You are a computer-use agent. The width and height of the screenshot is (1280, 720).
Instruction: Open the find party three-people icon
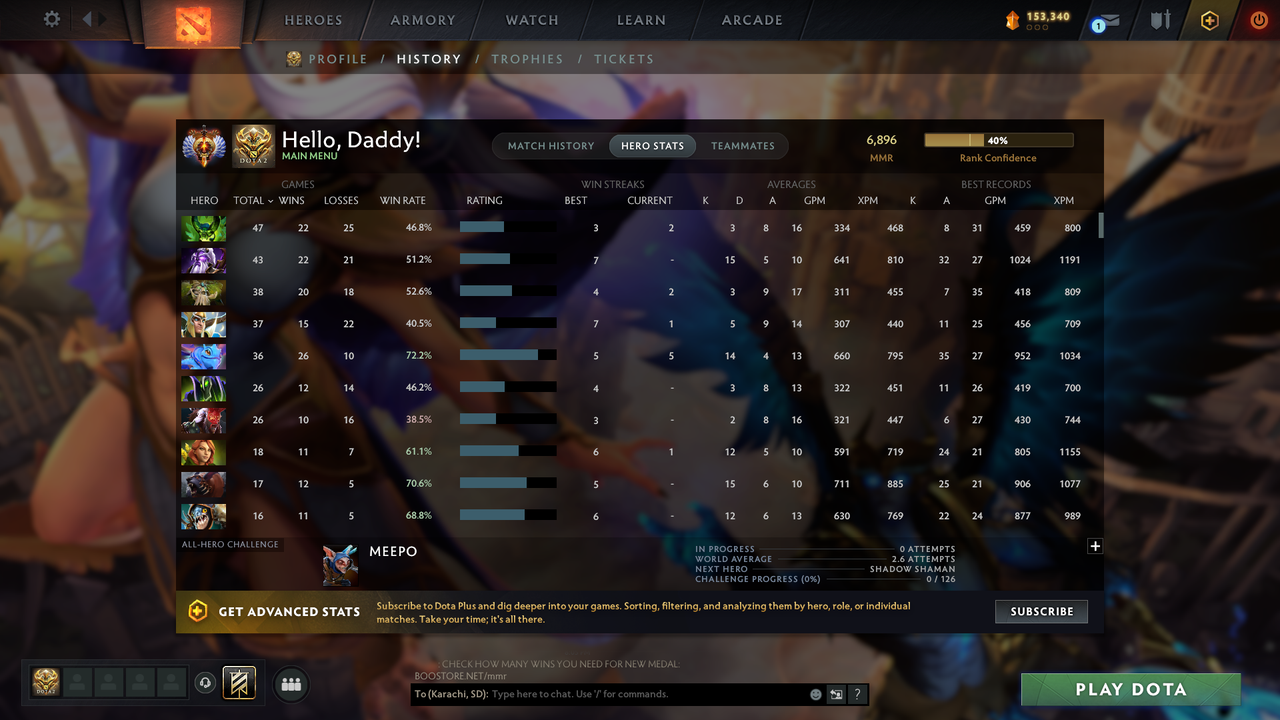[x=290, y=683]
